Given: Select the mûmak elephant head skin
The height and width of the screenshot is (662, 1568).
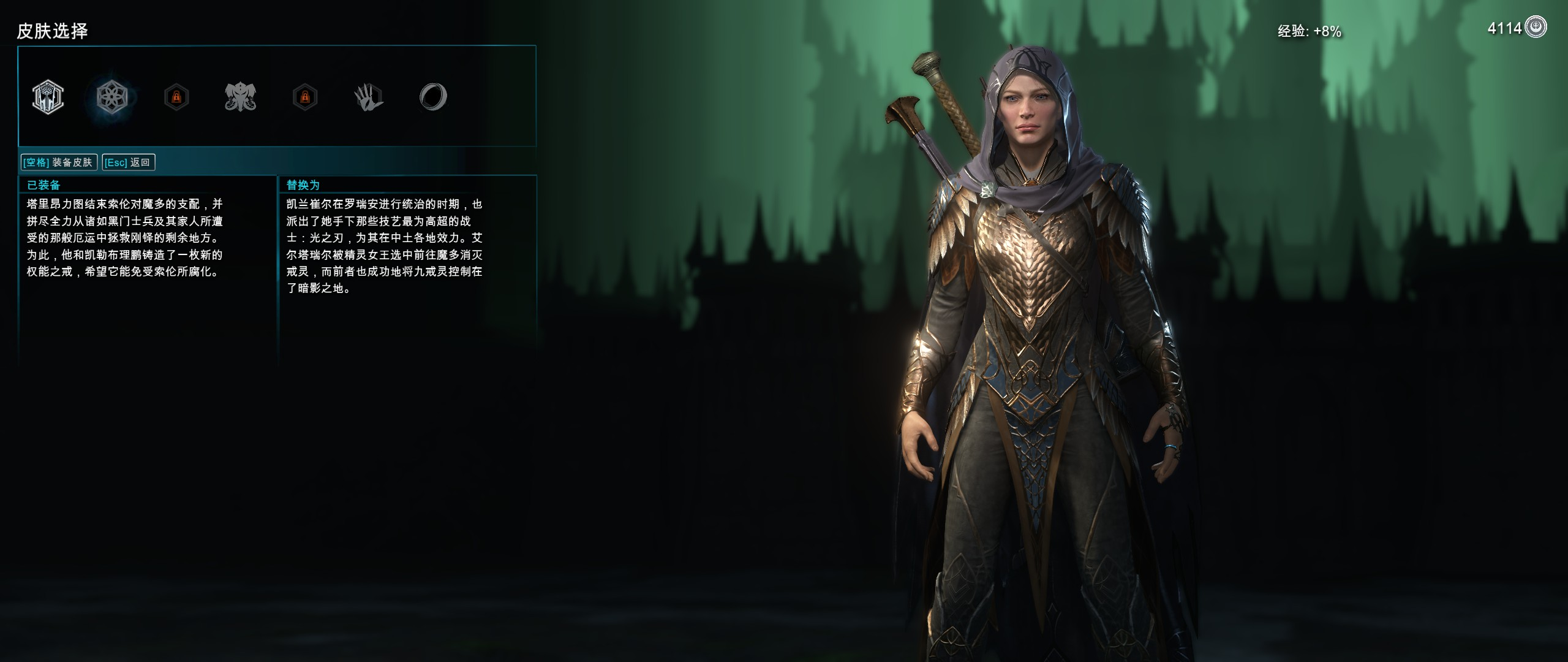Looking at the screenshot, I should pyautogui.click(x=240, y=97).
